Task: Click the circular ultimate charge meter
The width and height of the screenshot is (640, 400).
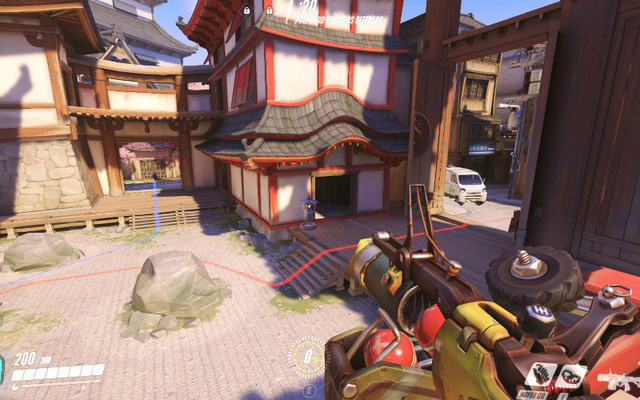Action: [307, 355]
